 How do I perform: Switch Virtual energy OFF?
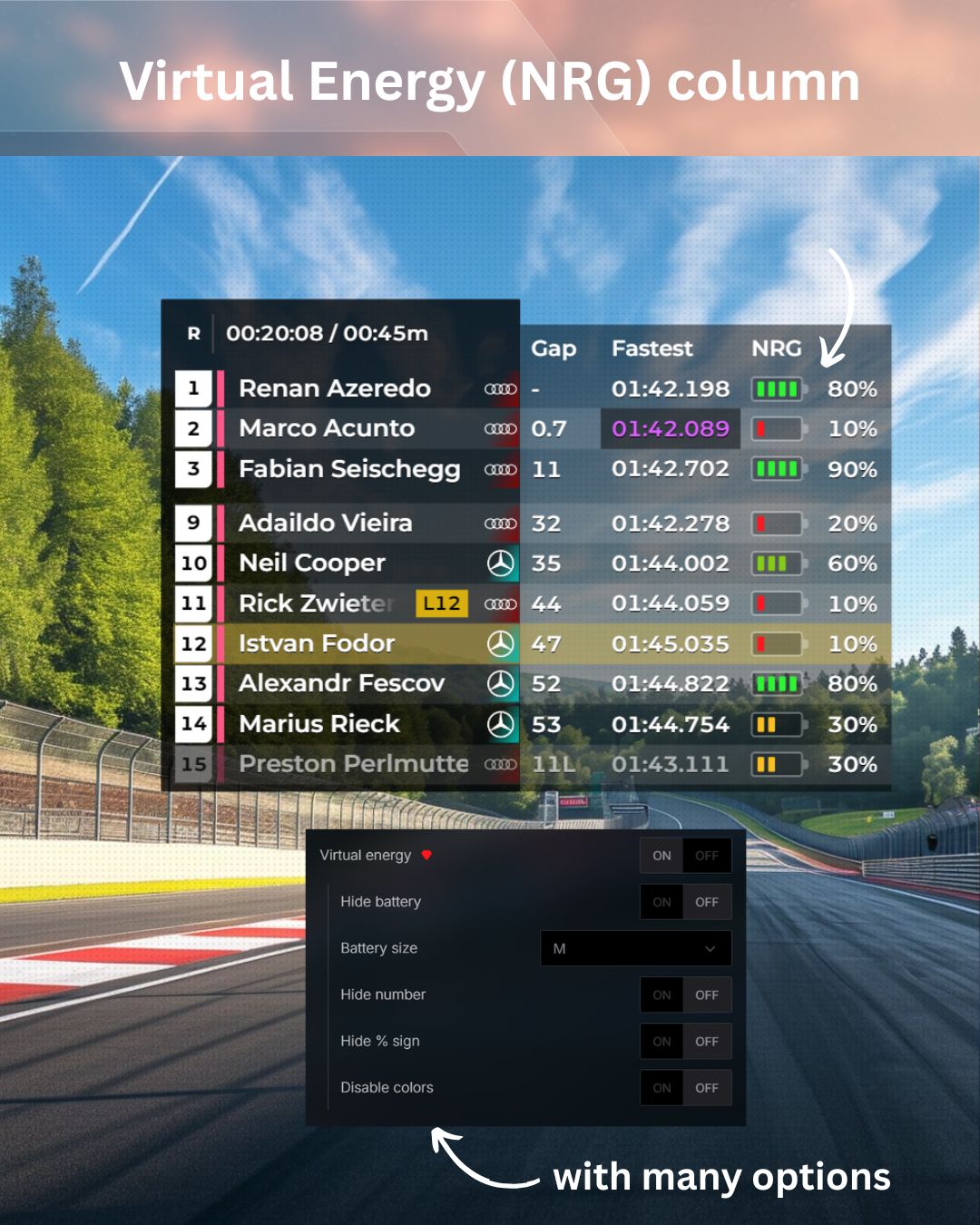[x=707, y=856]
